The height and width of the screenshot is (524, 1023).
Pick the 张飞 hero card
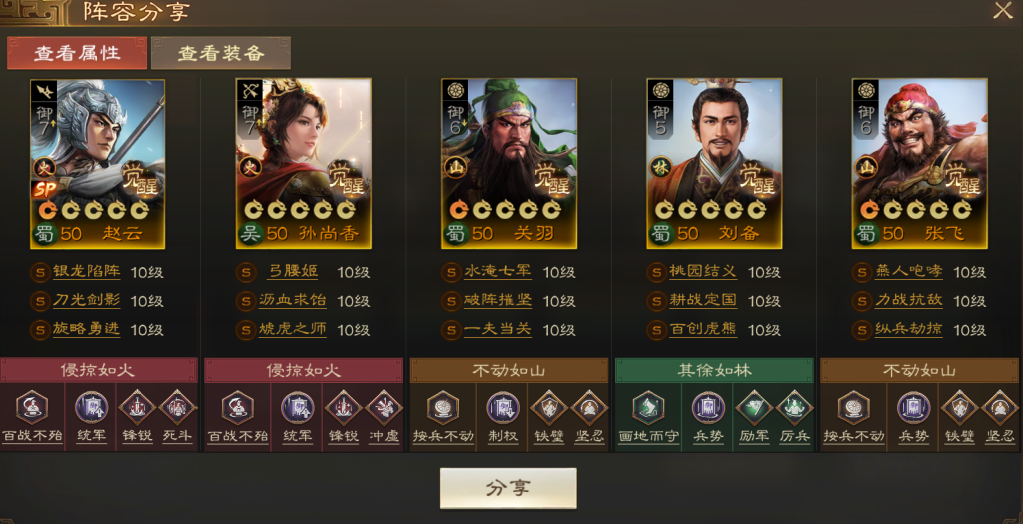pyautogui.click(x=919, y=163)
